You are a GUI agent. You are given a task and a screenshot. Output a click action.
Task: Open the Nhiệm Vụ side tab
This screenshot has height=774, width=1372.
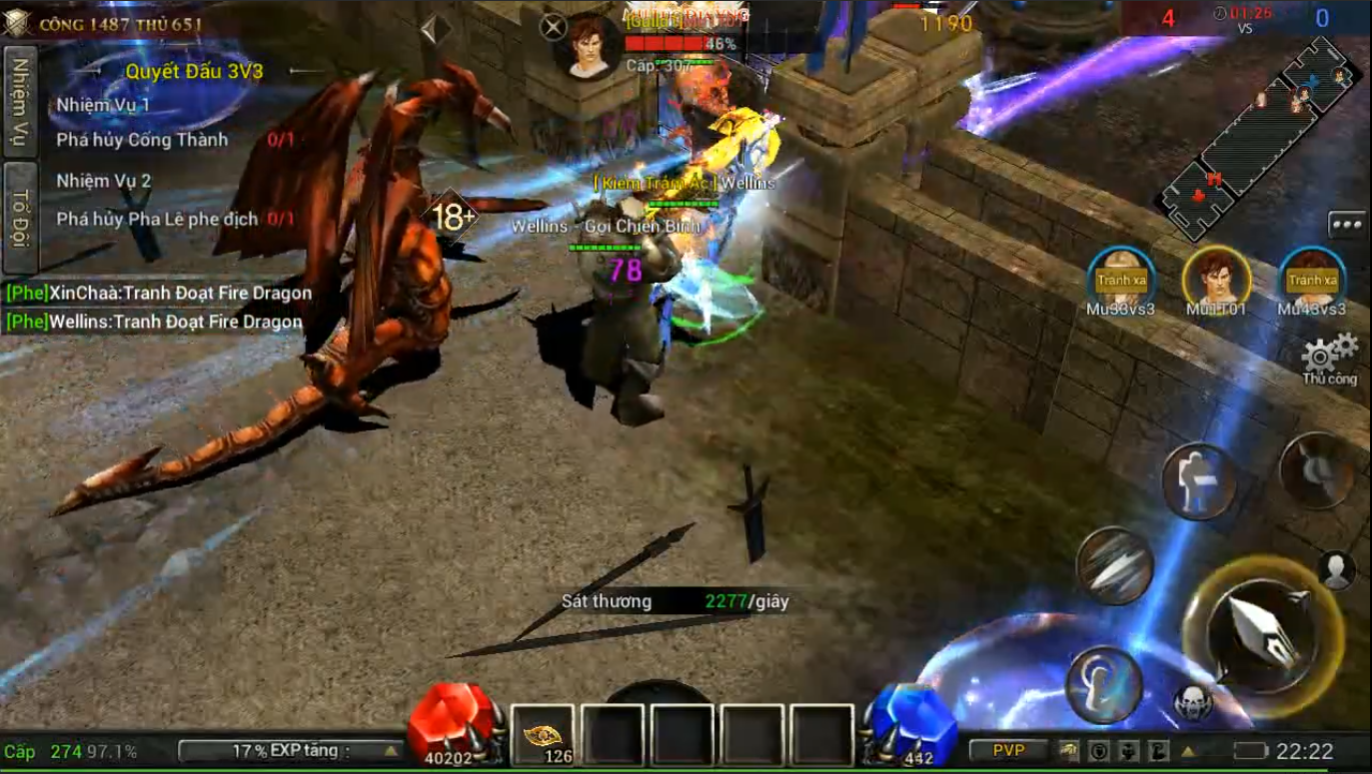19,102
